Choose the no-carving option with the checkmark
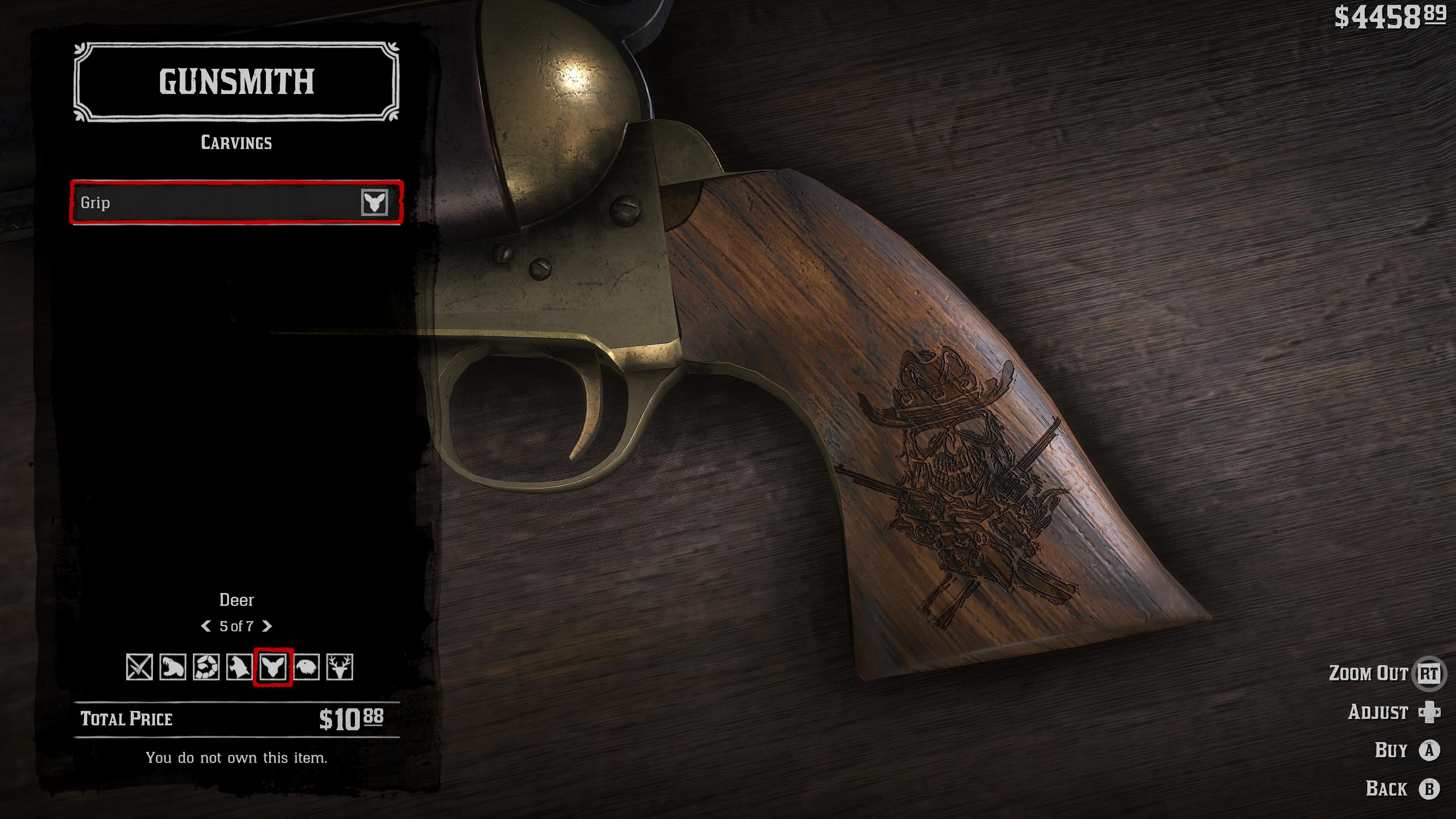 139,667
